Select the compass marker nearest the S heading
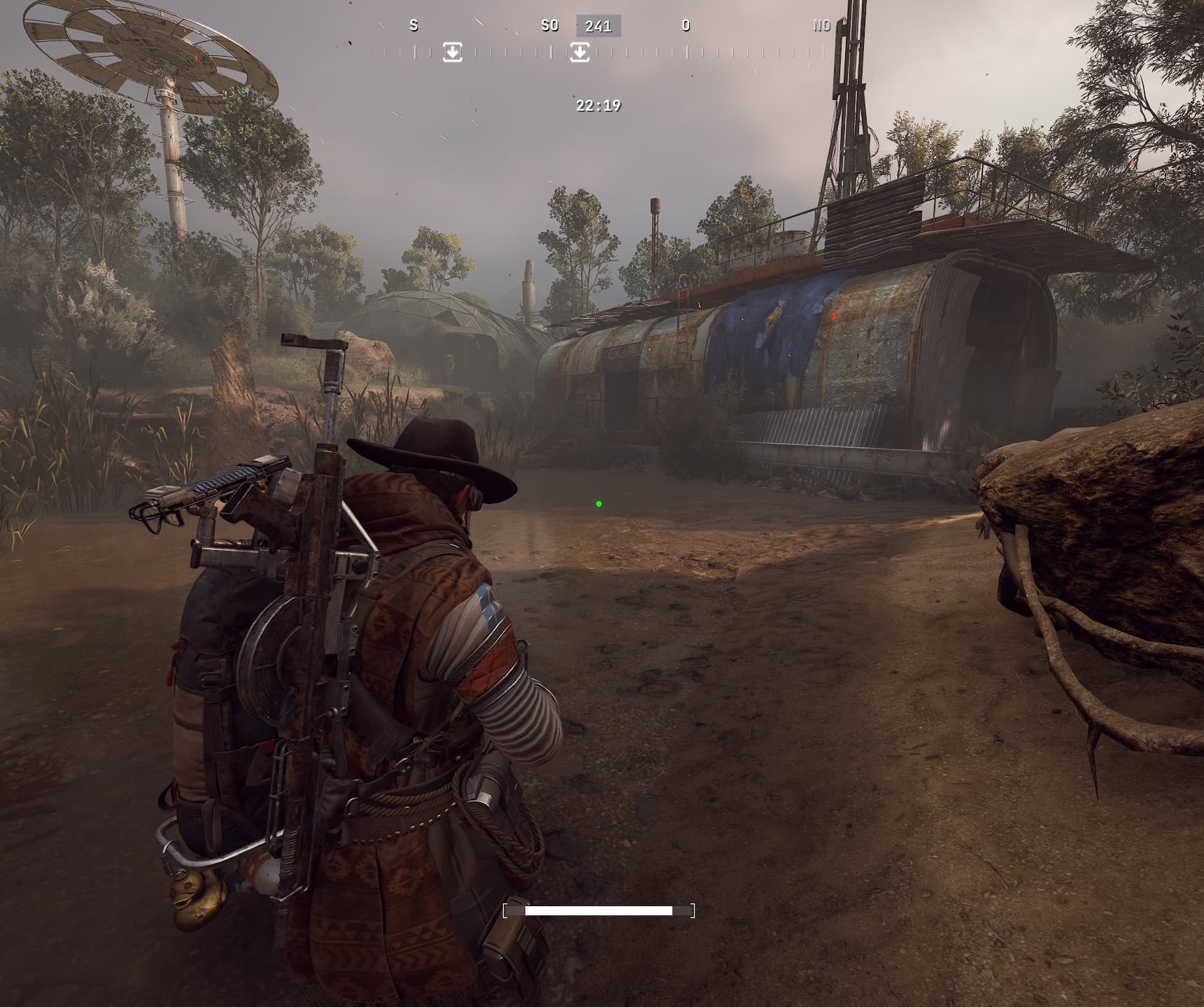 point(453,52)
